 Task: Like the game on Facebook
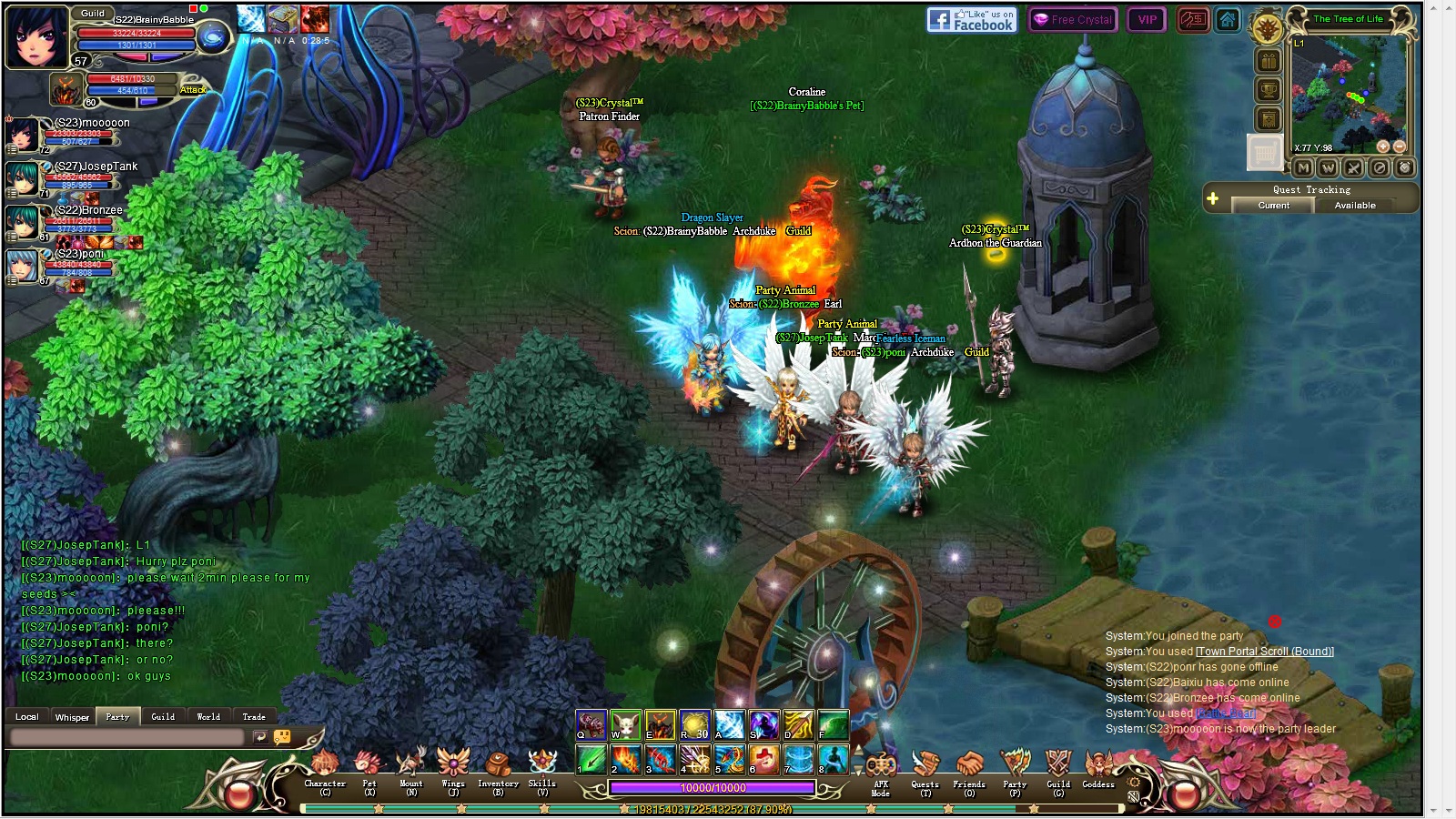(x=971, y=19)
